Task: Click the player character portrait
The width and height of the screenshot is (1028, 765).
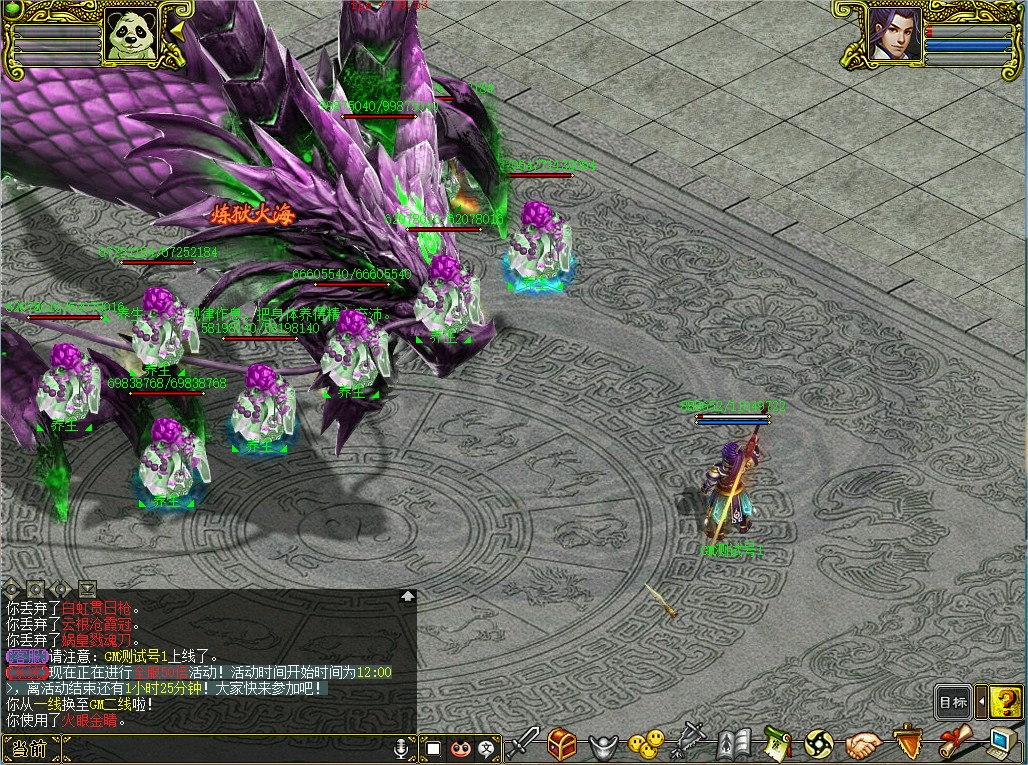Action: 894,36
